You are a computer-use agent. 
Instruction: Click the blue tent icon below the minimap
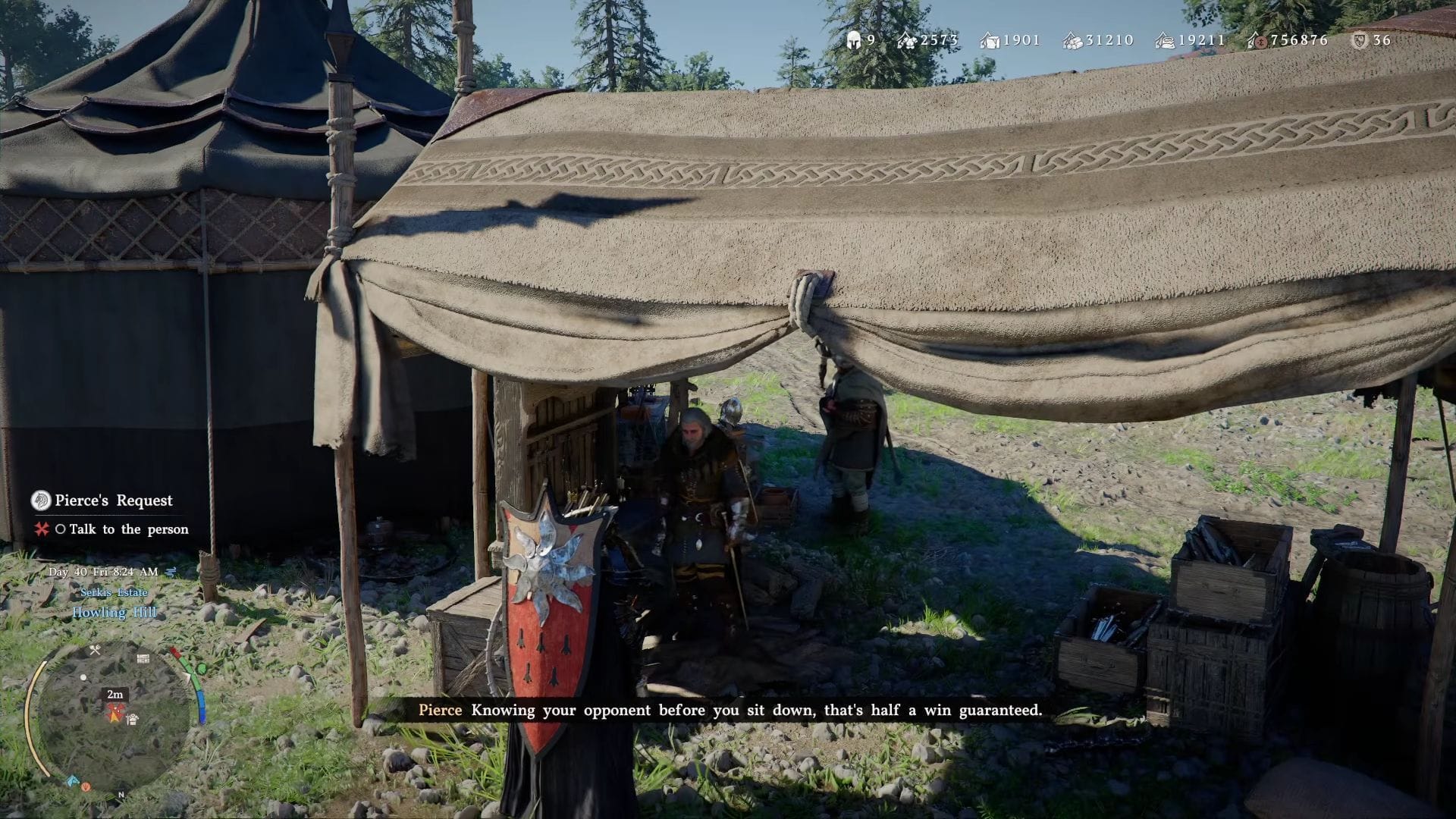74,780
